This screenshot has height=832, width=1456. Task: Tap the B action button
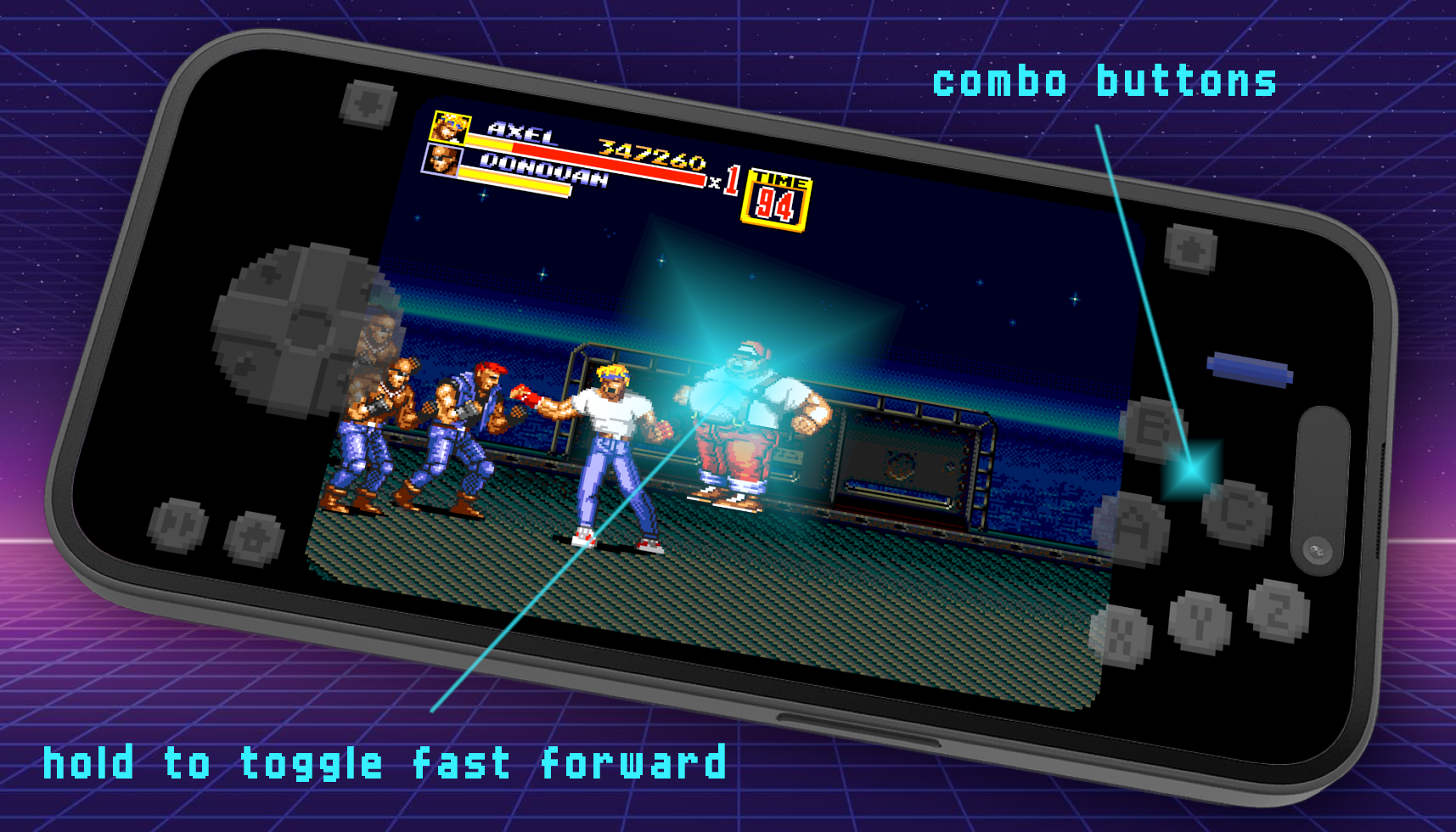tap(1153, 430)
